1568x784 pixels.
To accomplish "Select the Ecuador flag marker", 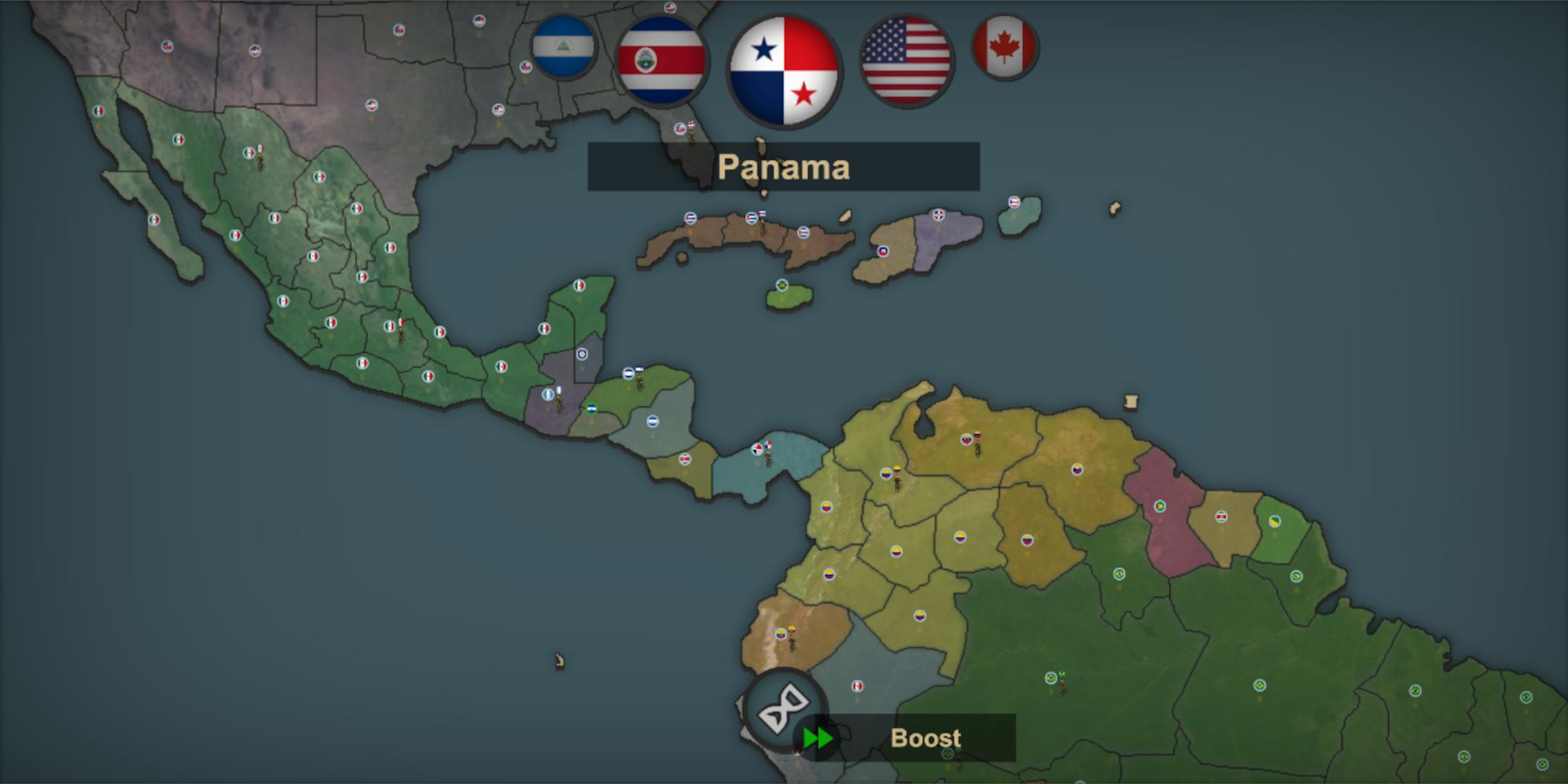I will tap(781, 634).
